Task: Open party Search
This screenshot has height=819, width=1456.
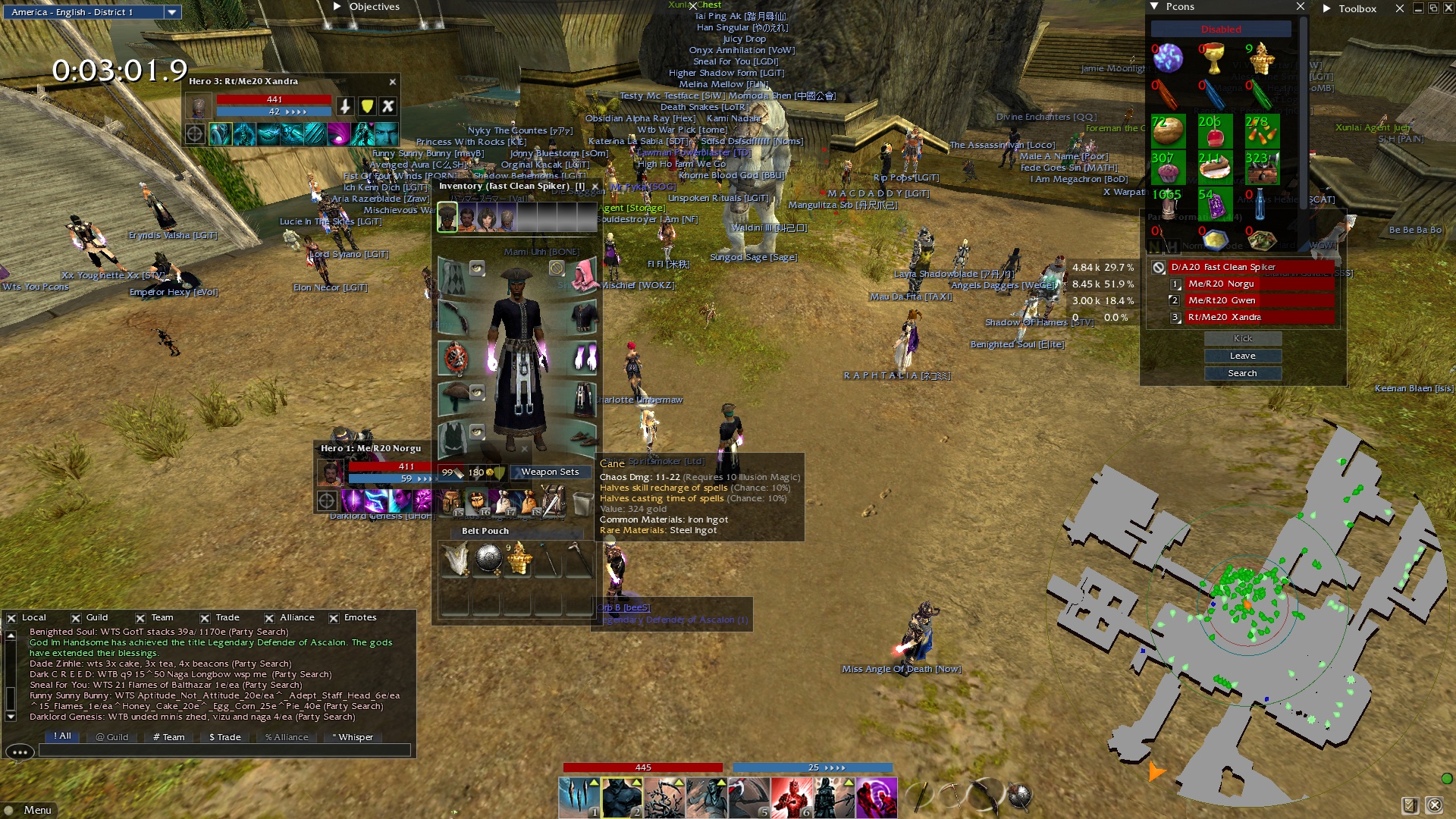Action: click(1242, 373)
